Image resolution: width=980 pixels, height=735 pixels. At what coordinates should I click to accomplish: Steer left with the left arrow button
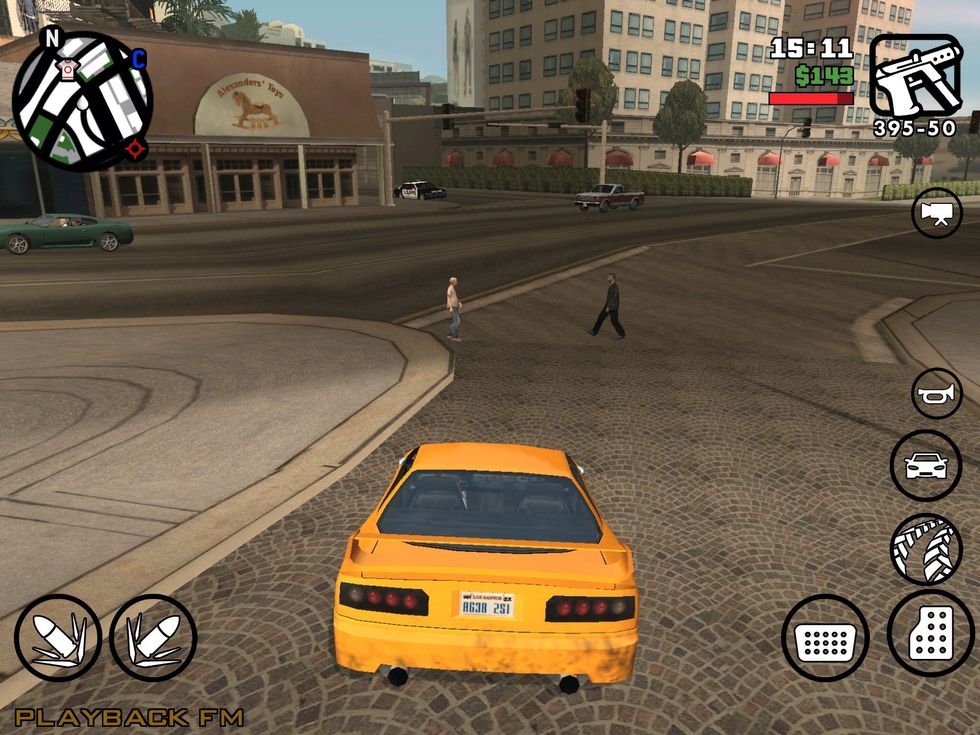tap(58, 637)
